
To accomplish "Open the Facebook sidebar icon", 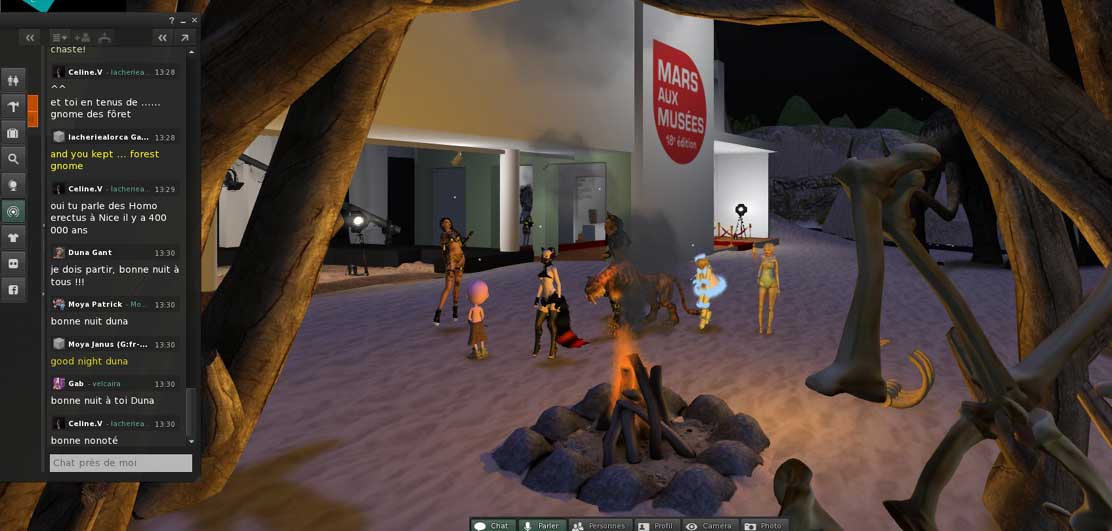I will [x=13, y=290].
